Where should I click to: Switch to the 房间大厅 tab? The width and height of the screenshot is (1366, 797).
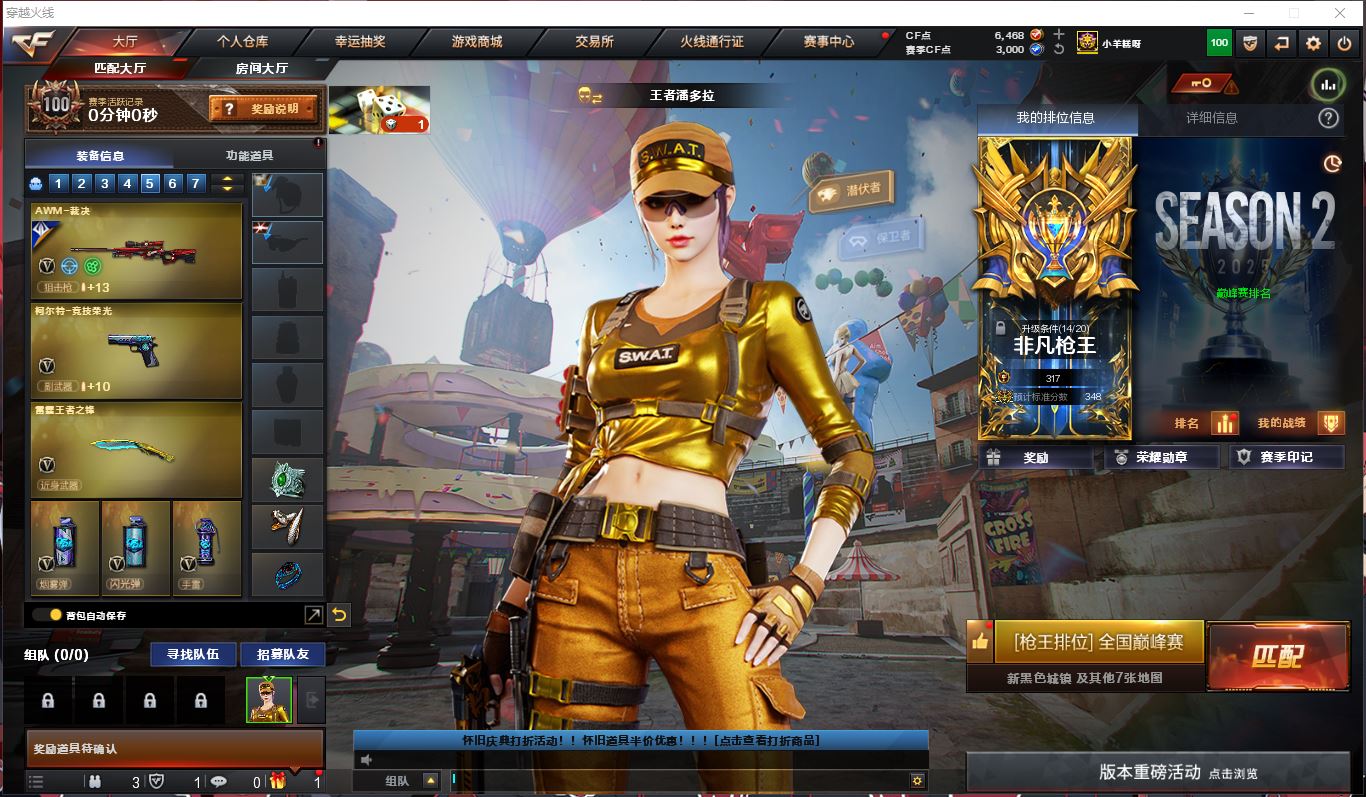[261, 68]
